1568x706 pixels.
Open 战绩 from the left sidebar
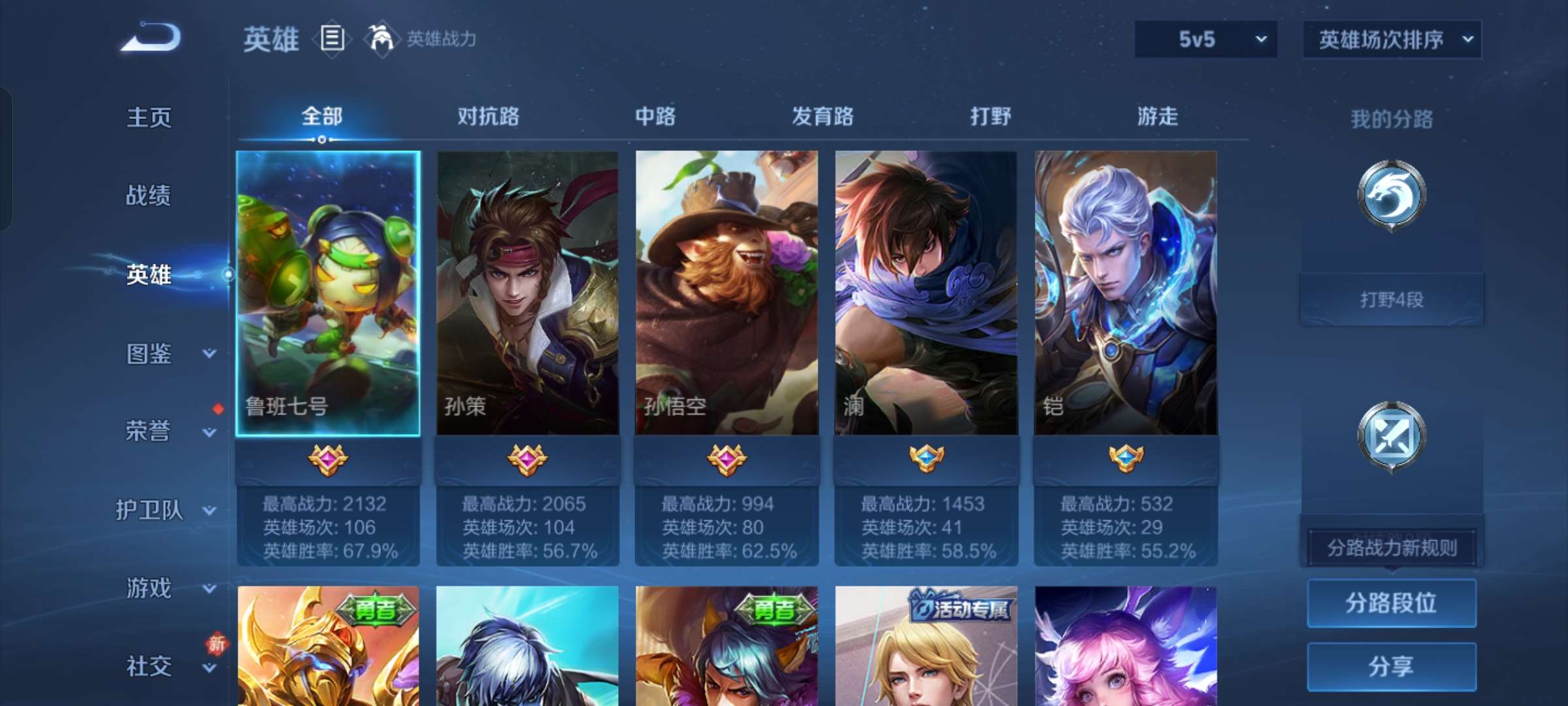click(x=149, y=196)
